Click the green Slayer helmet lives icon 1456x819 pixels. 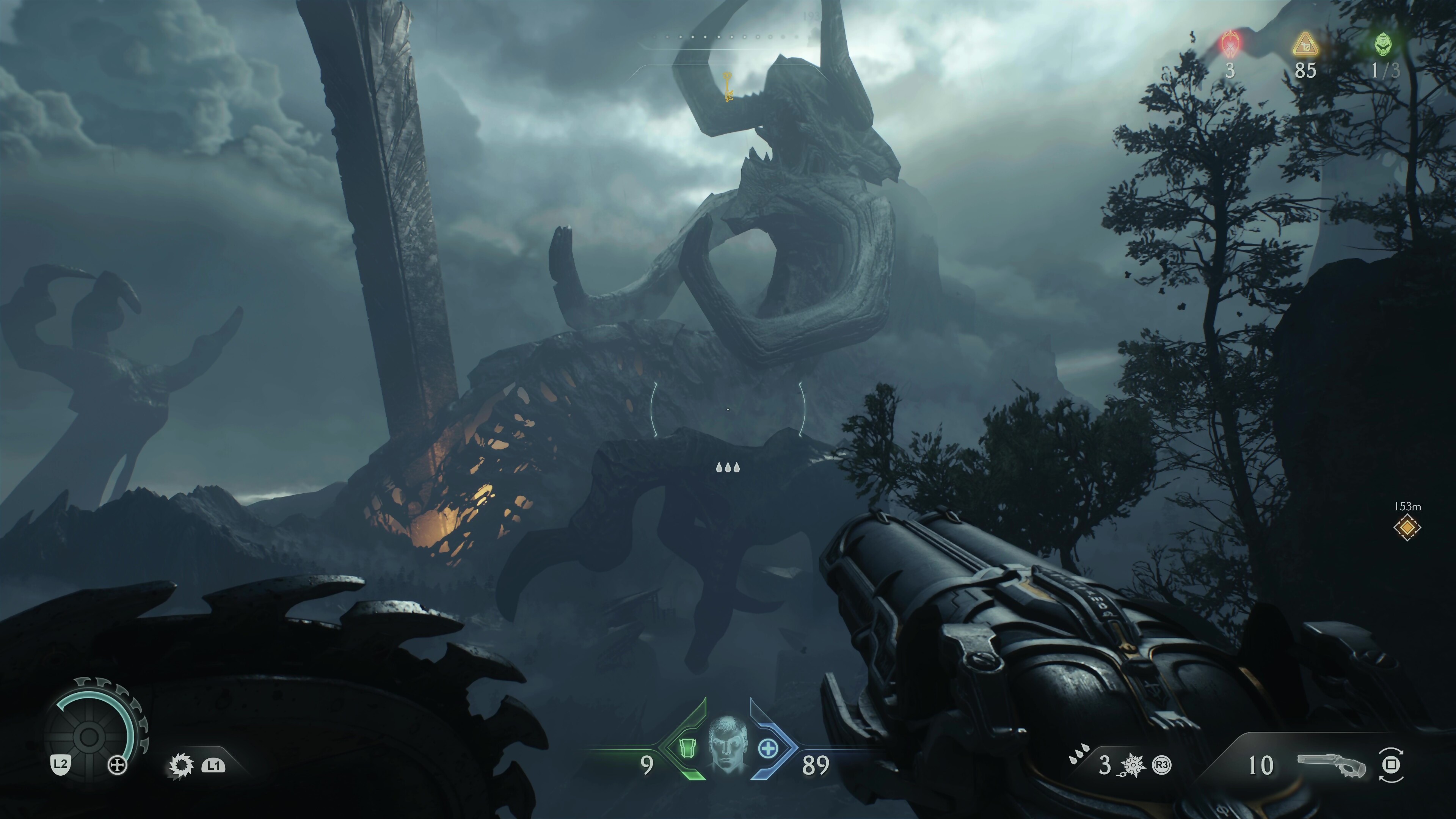pyautogui.click(x=1383, y=44)
